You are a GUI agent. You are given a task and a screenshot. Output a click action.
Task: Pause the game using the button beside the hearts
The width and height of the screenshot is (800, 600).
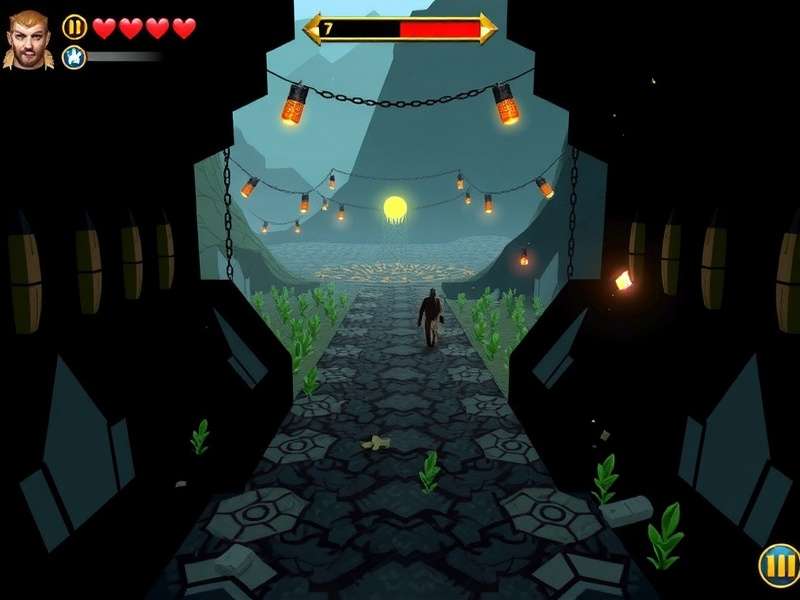tap(75, 27)
